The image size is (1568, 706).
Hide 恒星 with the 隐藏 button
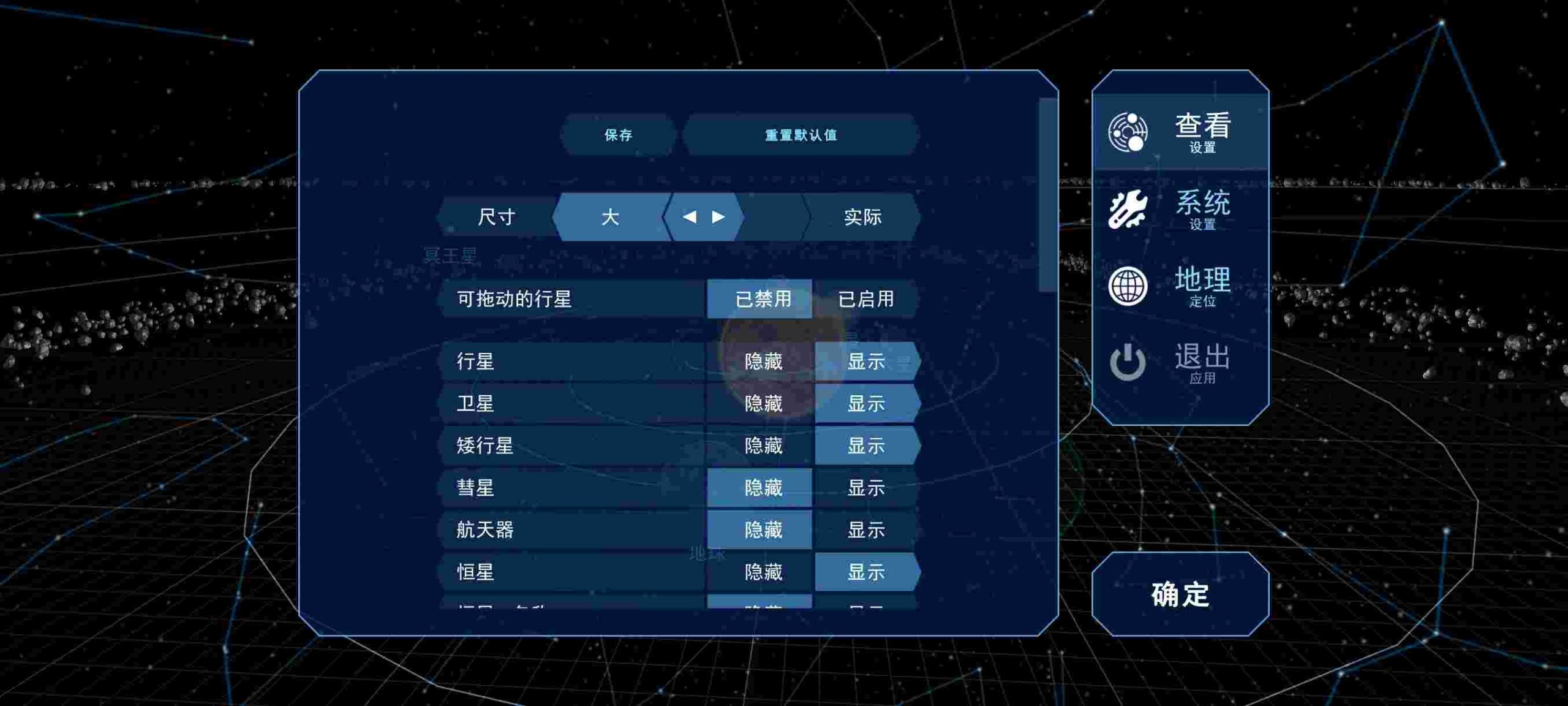click(x=763, y=572)
